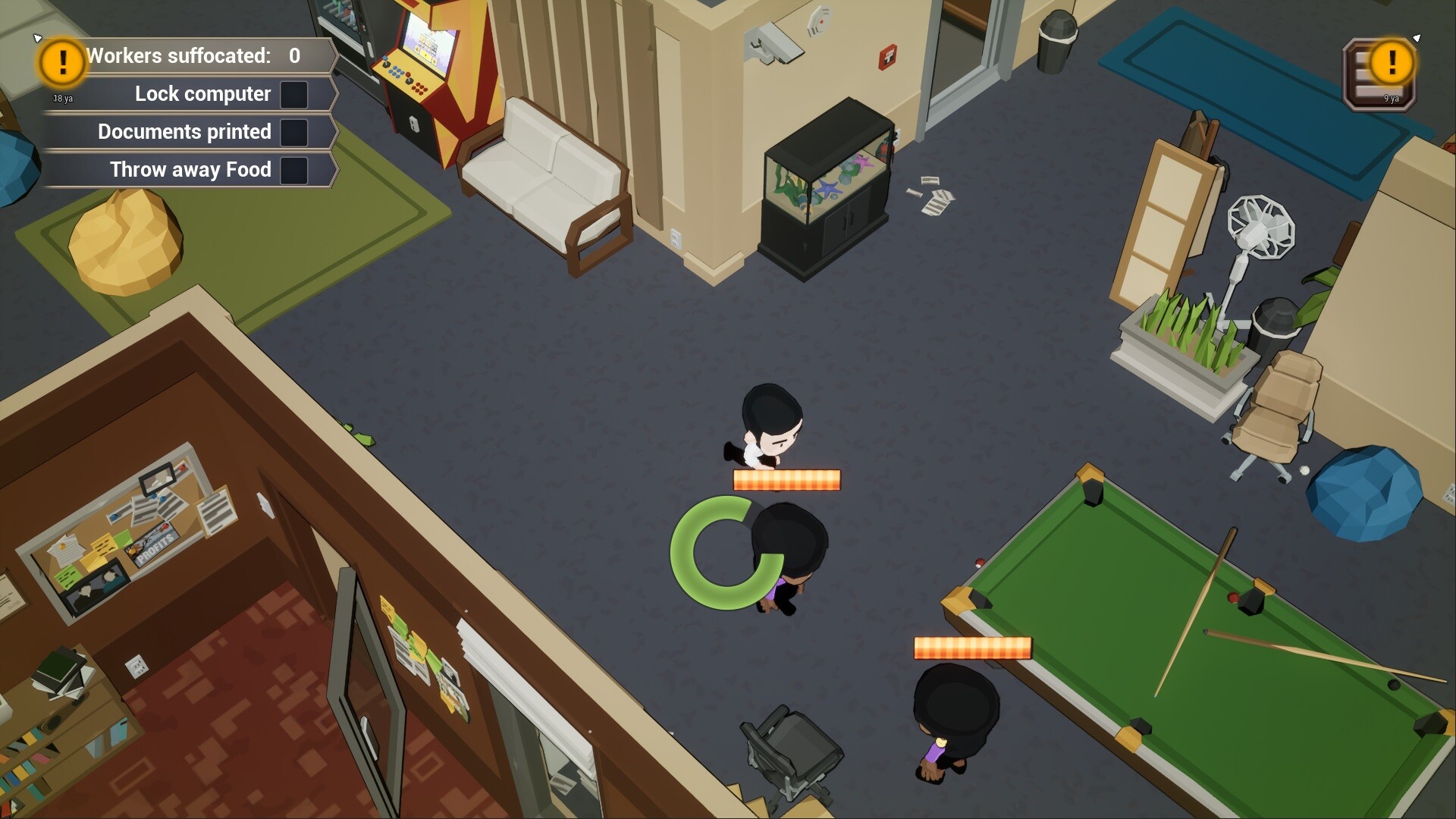
Task: Click the 18 ya timestamp label
Action: 61,98
